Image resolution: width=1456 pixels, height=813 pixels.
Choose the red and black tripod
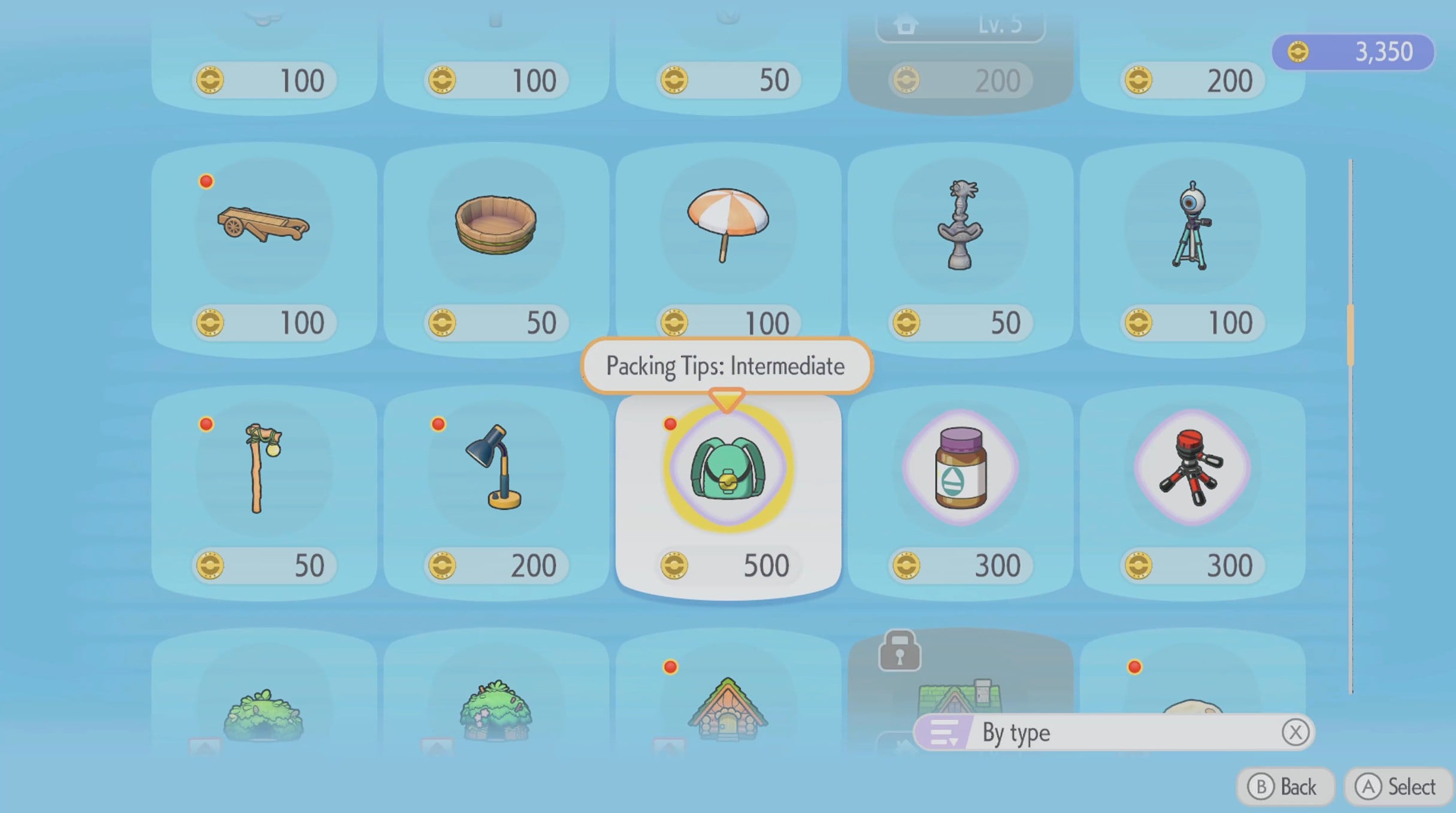(1192, 469)
